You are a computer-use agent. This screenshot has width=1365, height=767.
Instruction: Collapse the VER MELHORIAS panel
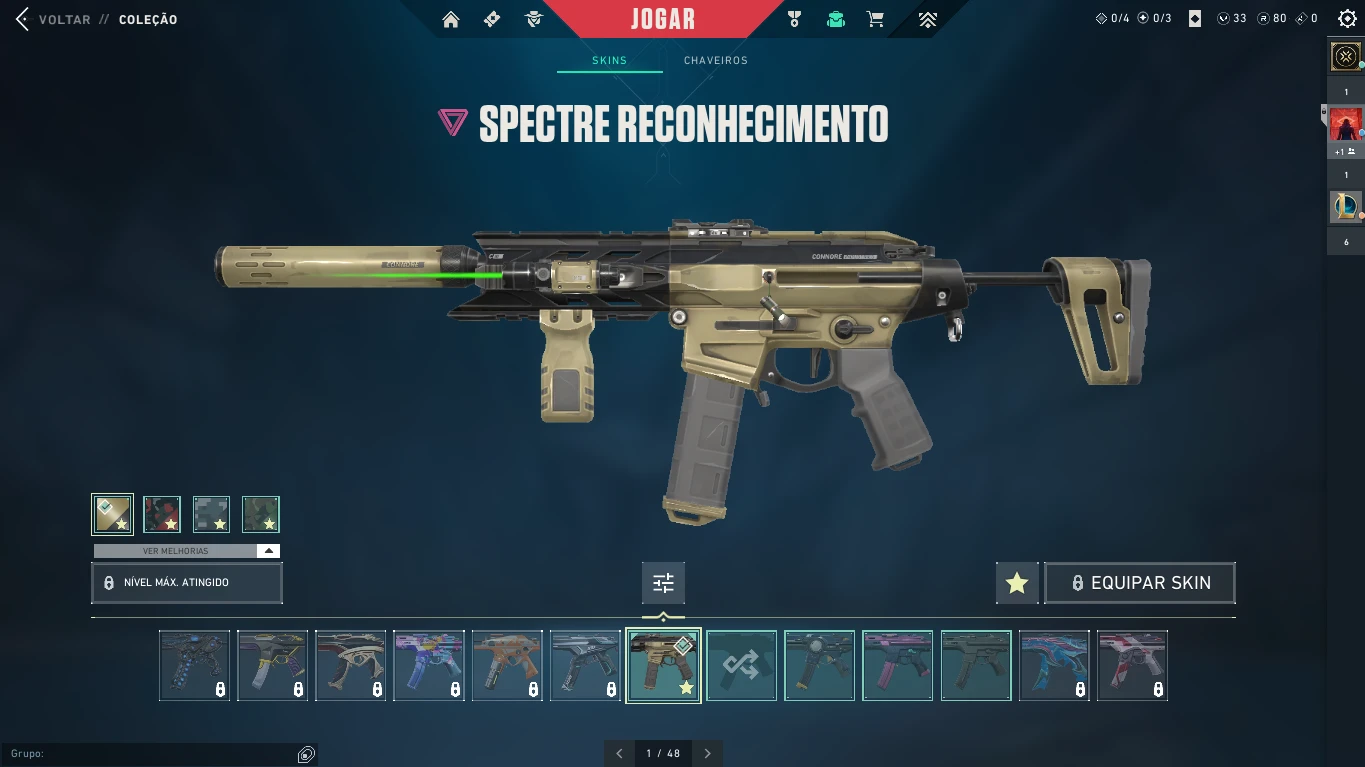(268, 550)
